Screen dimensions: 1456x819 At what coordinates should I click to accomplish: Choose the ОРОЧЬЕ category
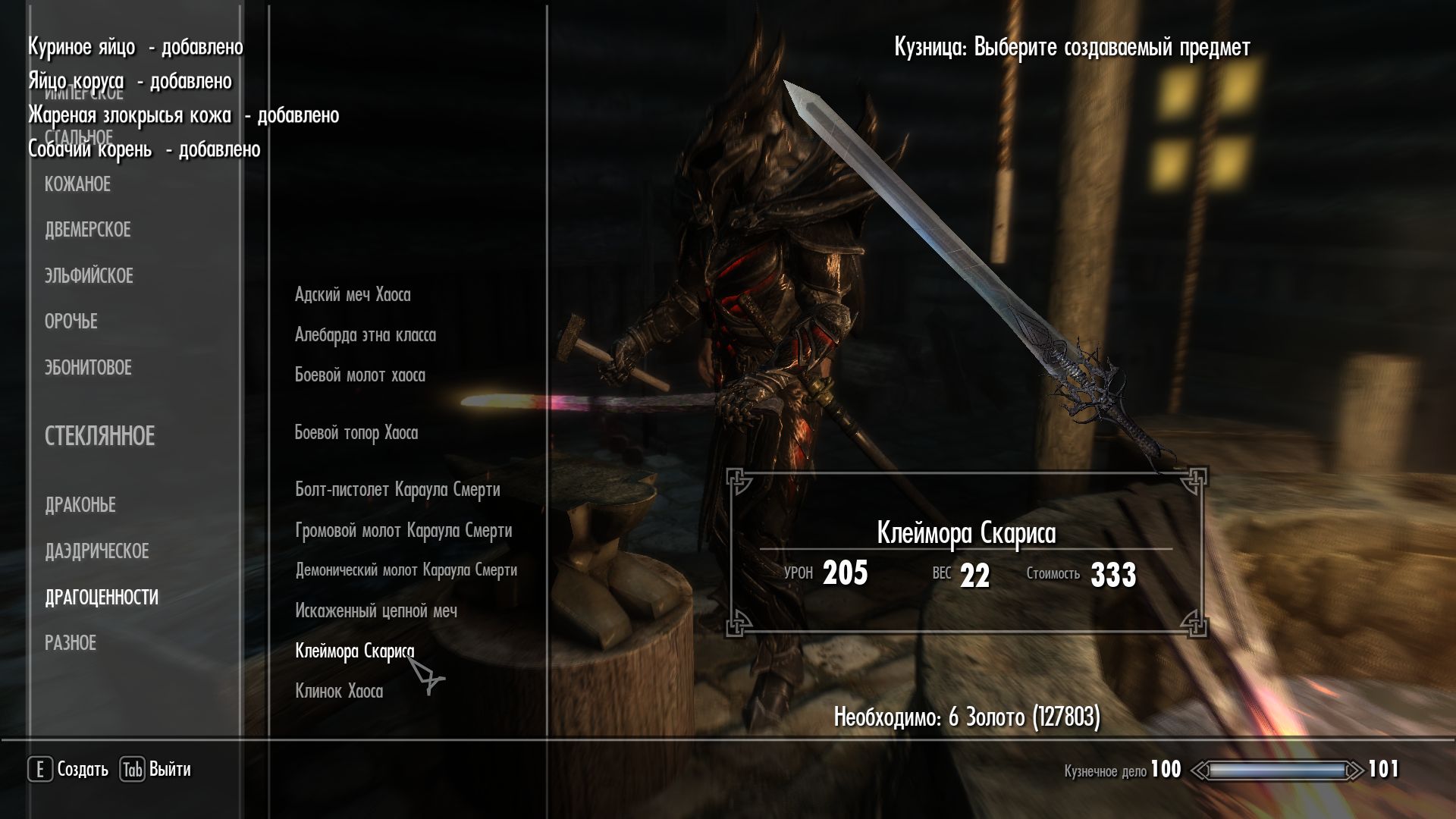point(71,322)
